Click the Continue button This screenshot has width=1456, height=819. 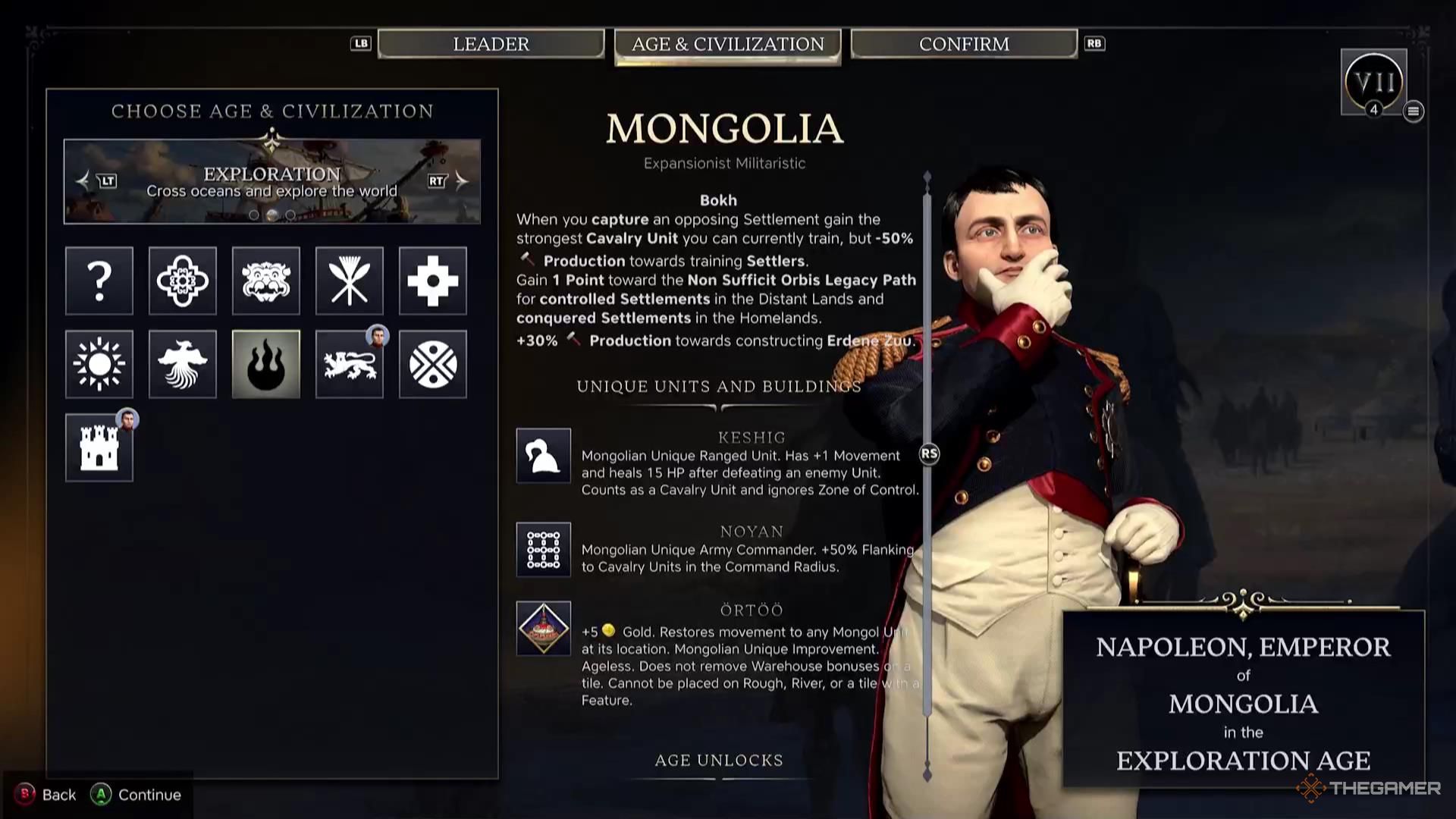[136, 795]
